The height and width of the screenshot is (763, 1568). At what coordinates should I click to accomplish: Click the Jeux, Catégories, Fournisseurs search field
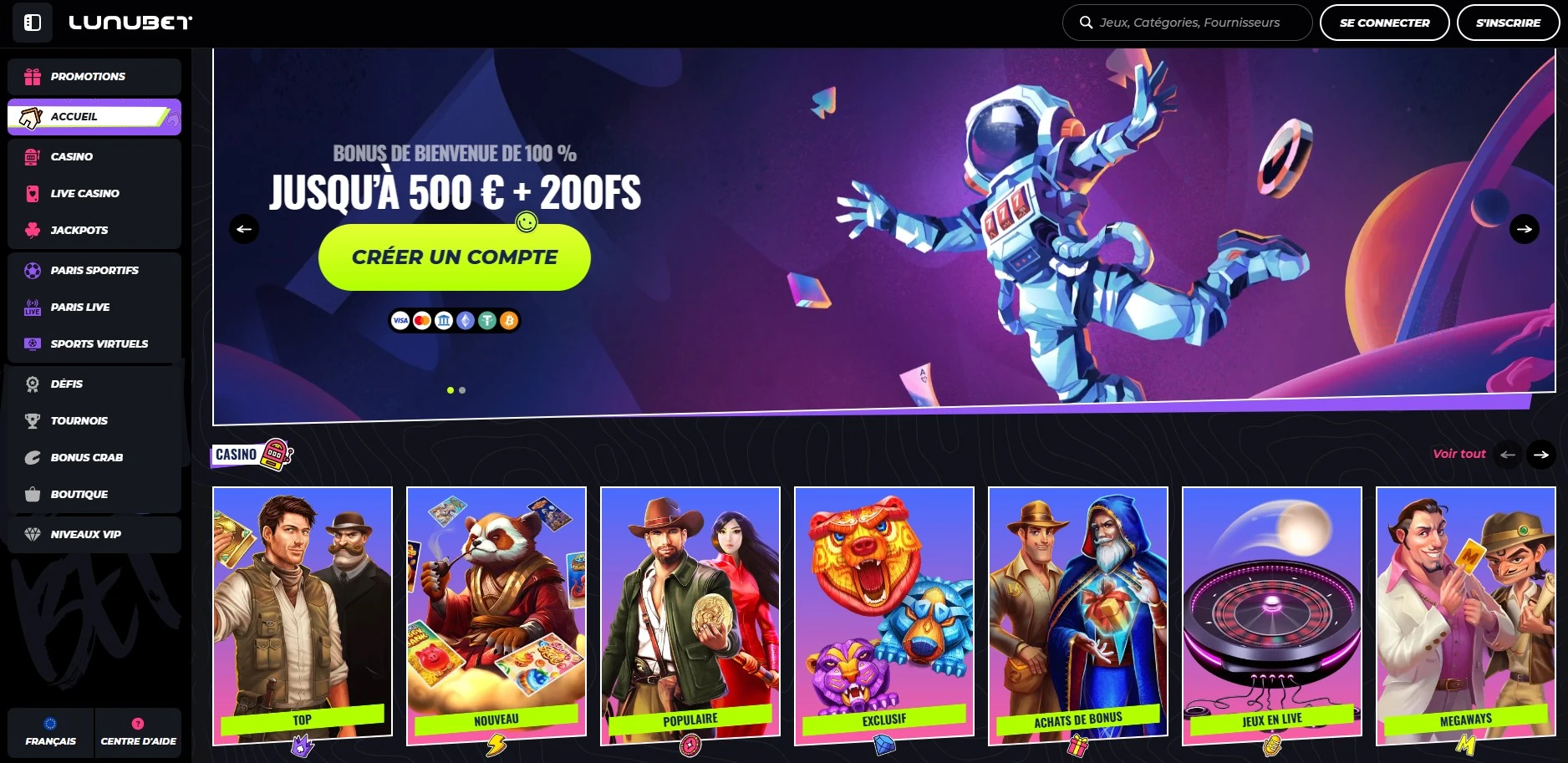coord(1186,23)
